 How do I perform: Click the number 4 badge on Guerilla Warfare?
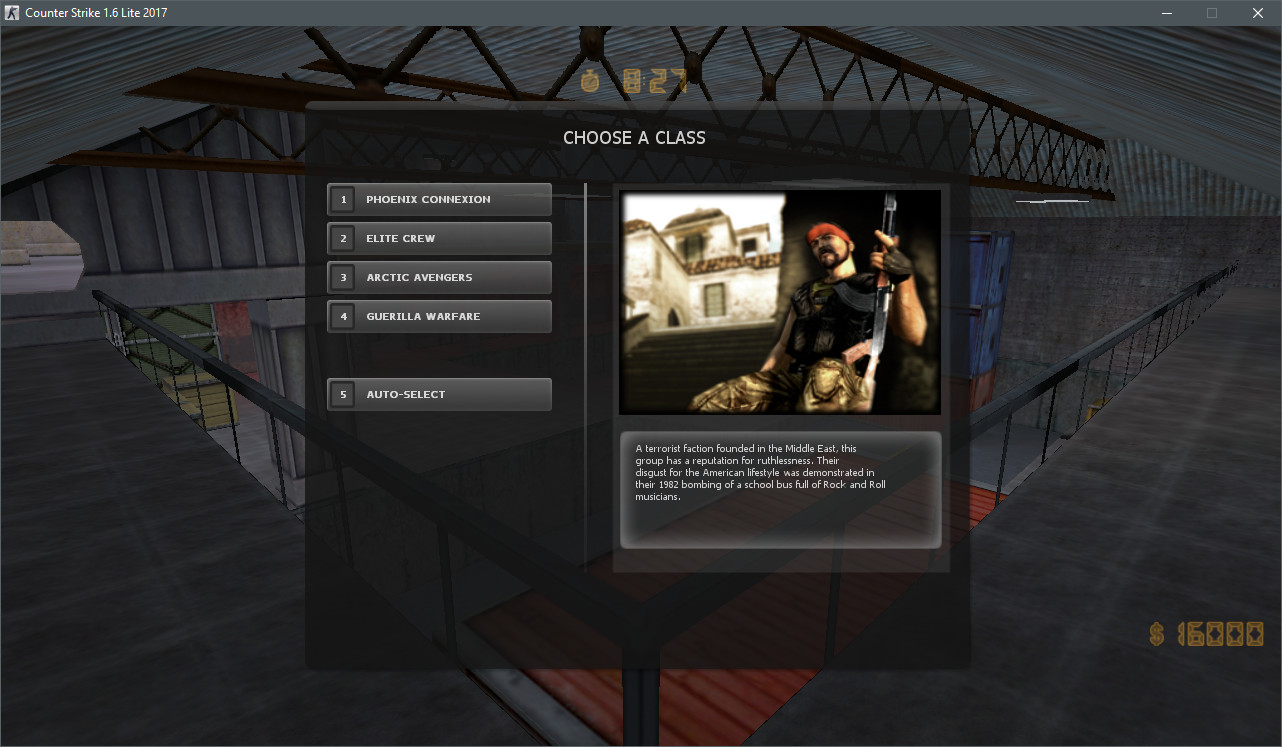point(343,316)
